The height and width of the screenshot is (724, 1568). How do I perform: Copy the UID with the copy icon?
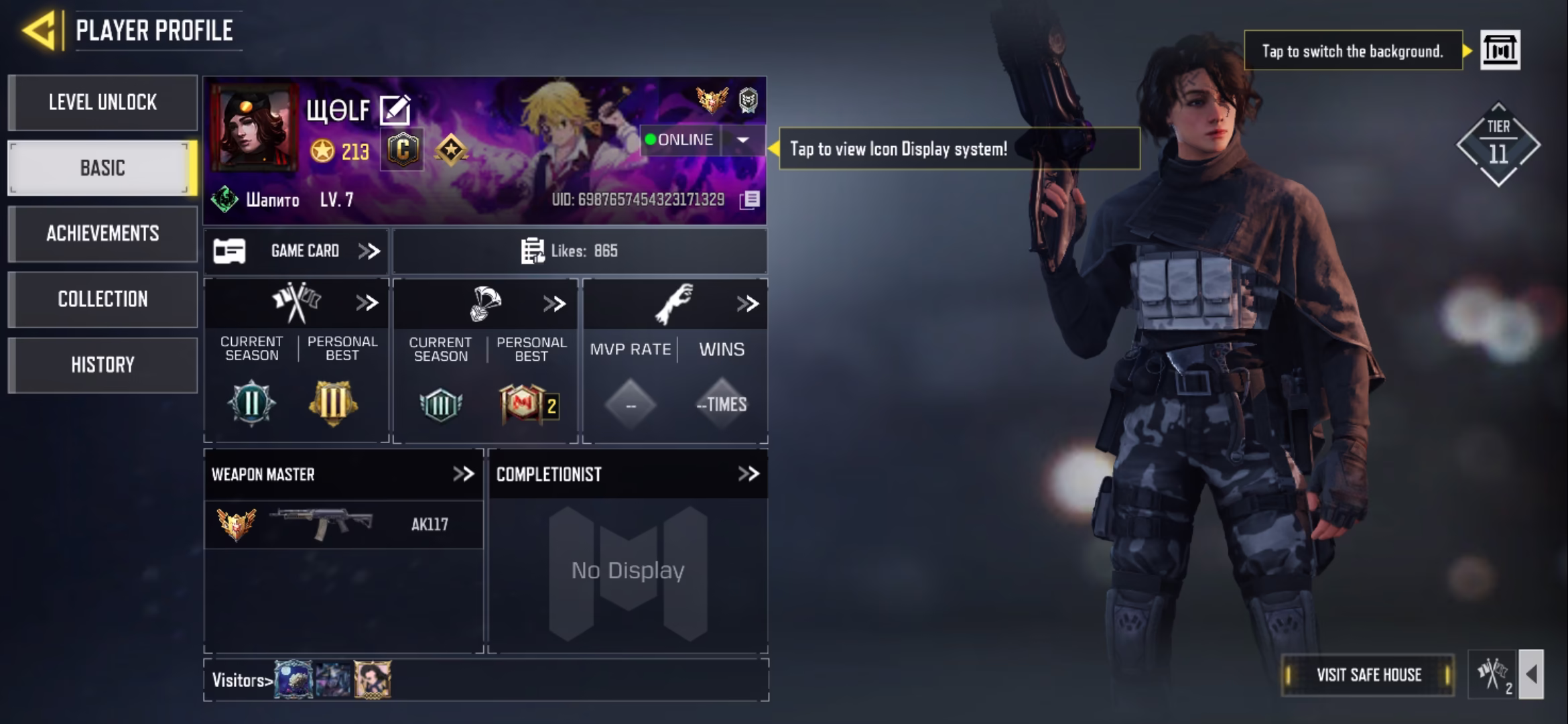(750, 200)
